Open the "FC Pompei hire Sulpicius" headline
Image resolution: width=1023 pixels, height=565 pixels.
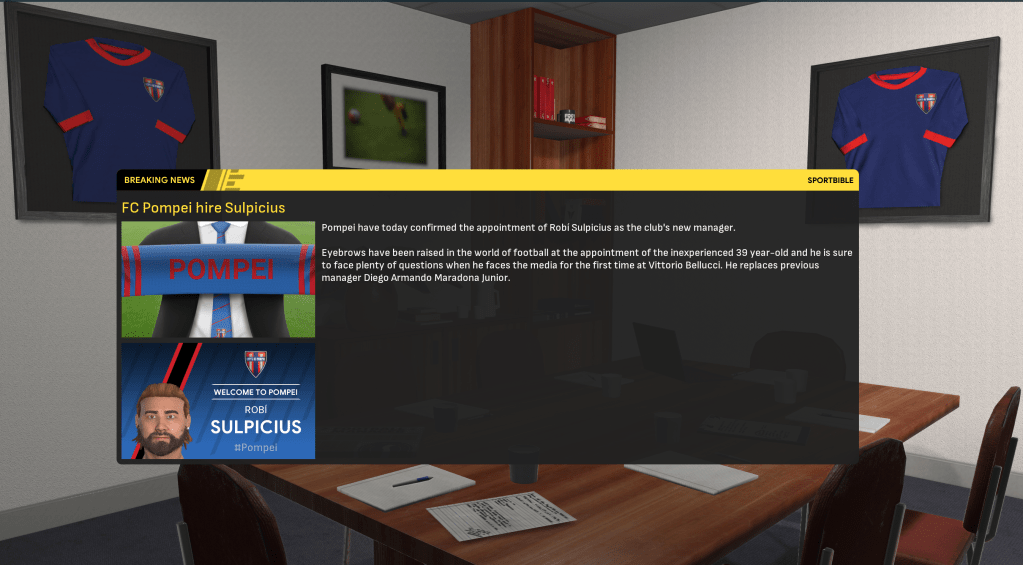204,208
